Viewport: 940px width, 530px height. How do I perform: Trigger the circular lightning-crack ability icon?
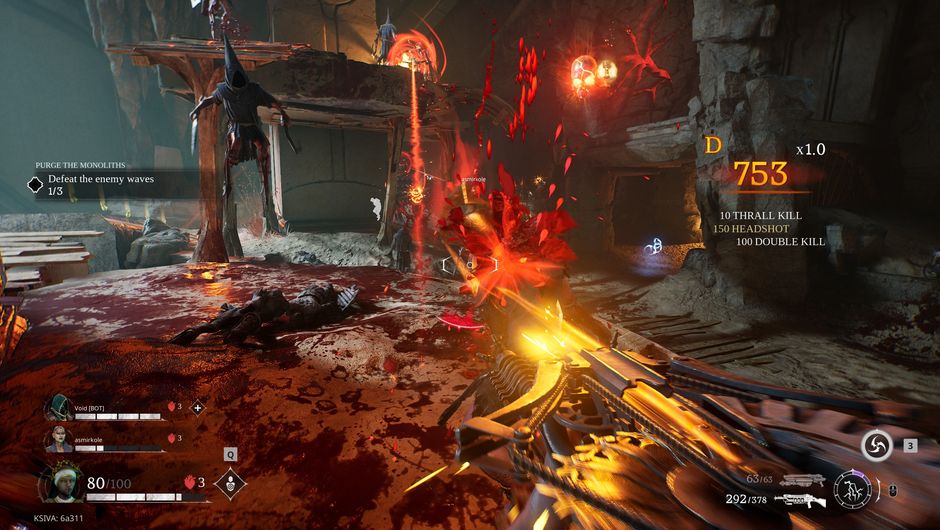[x=852, y=489]
